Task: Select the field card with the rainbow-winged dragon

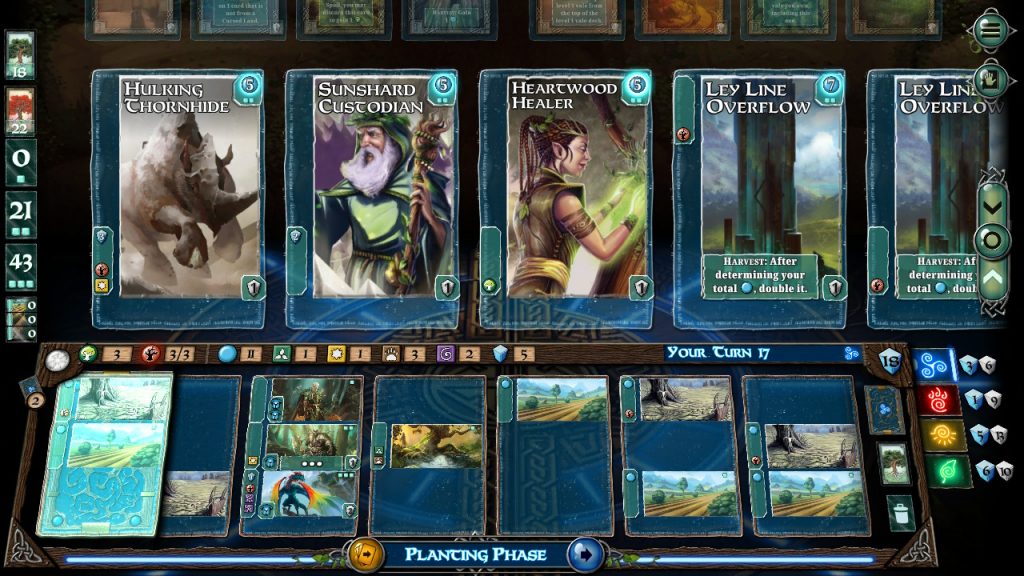Action: (305, 494)
